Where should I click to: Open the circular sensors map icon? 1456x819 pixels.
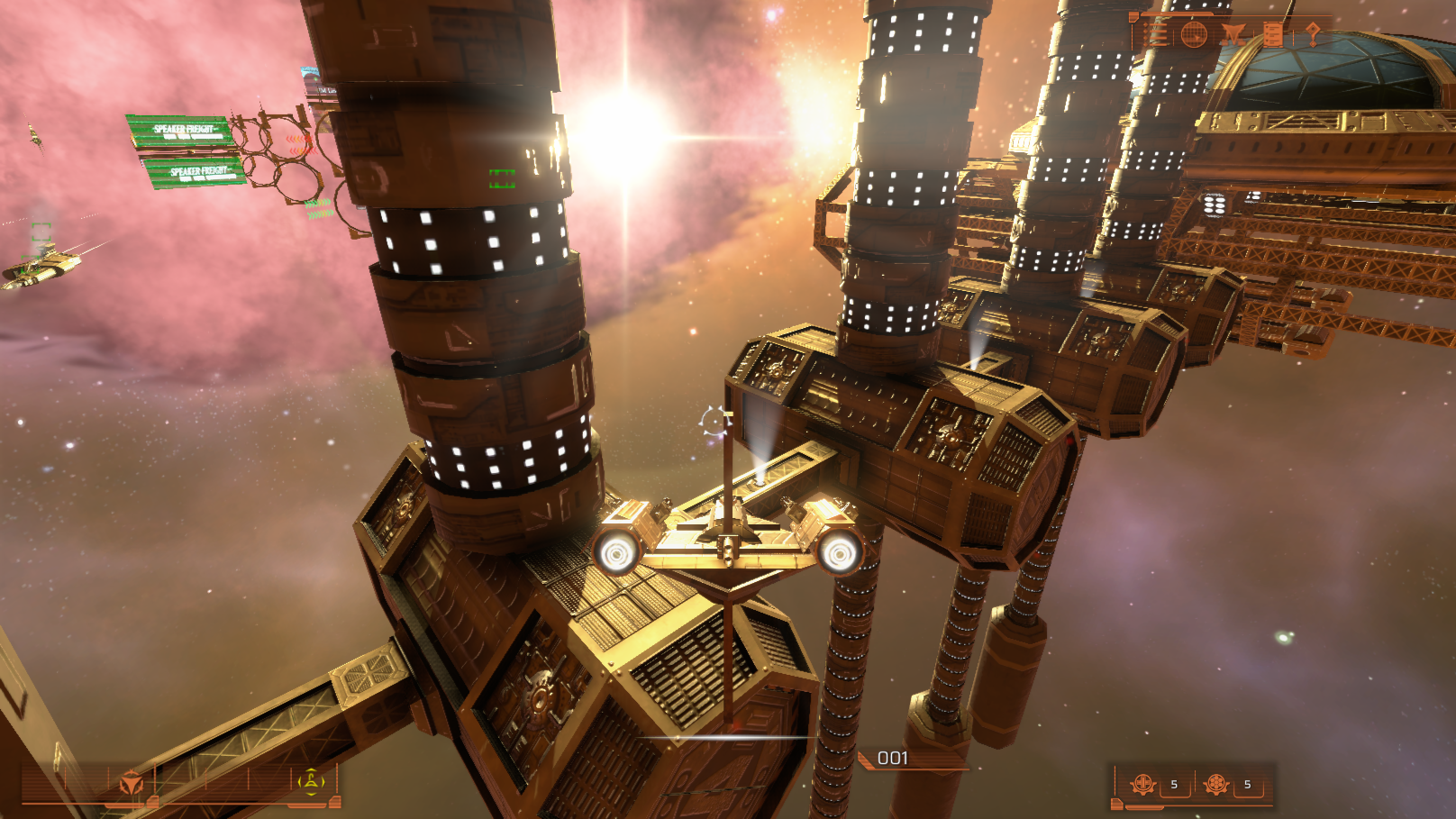click(x=1194, y=35)
